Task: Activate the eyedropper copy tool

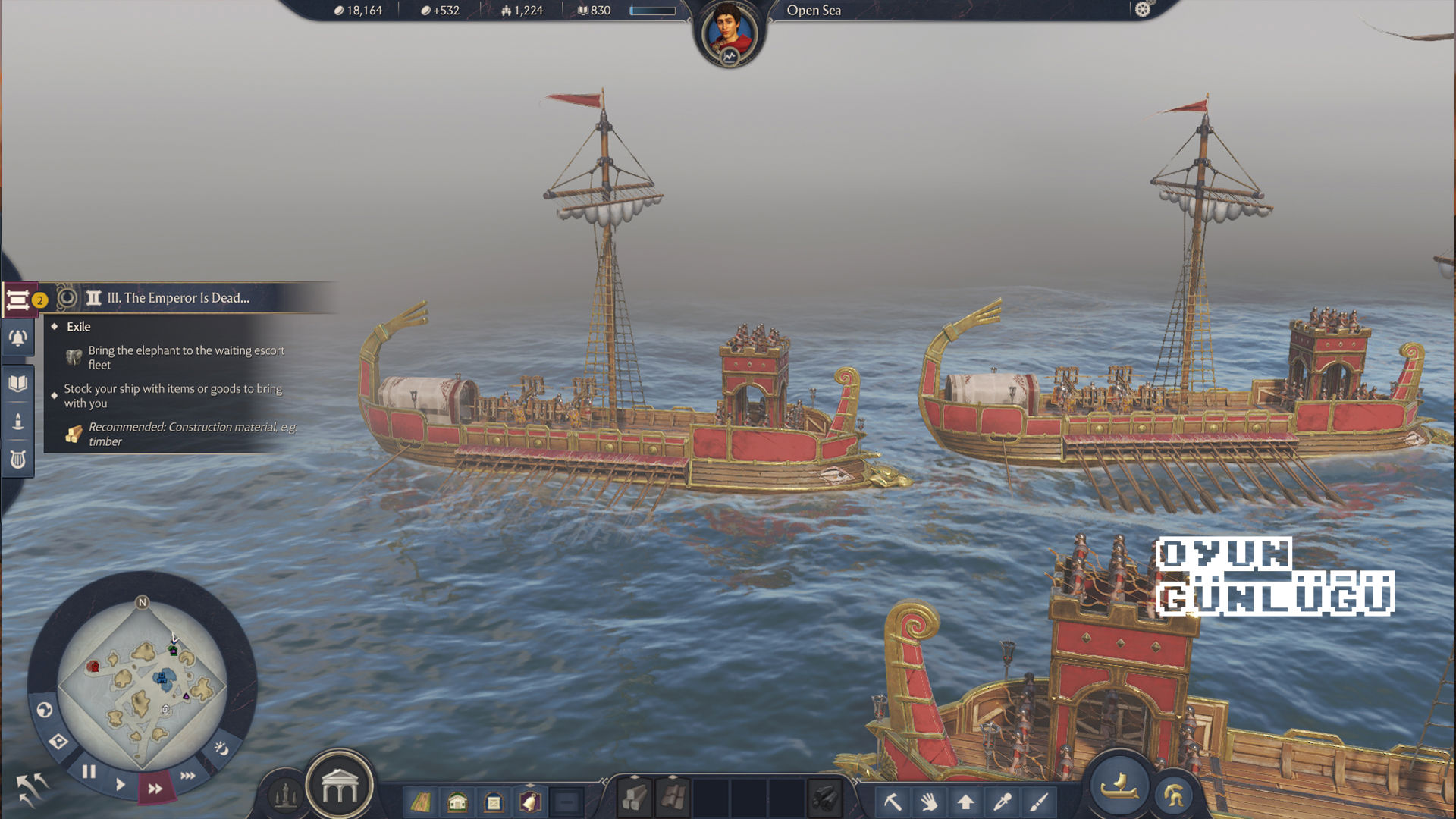Action: click(1003, 801)
